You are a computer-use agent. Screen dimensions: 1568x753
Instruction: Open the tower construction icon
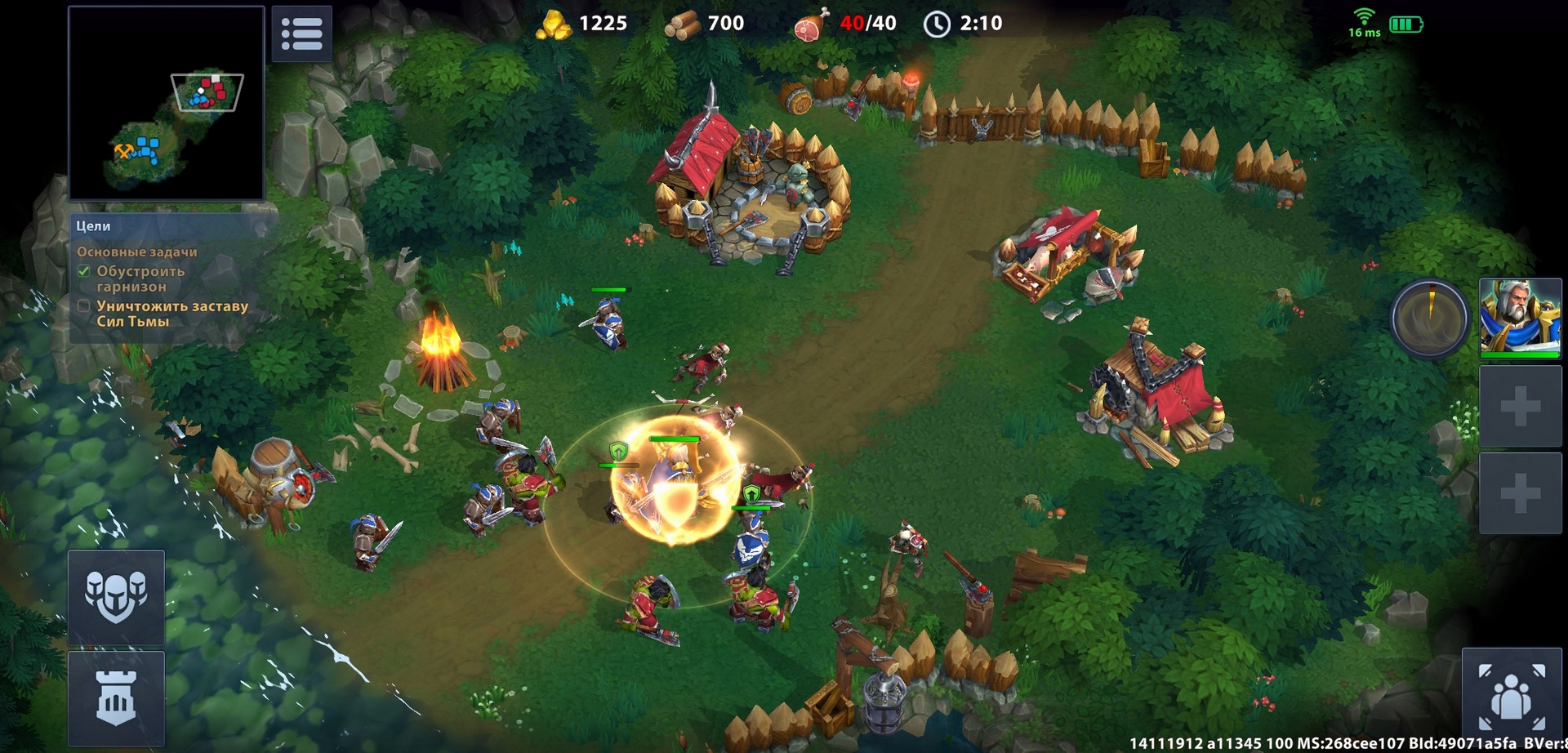(116, 698)
